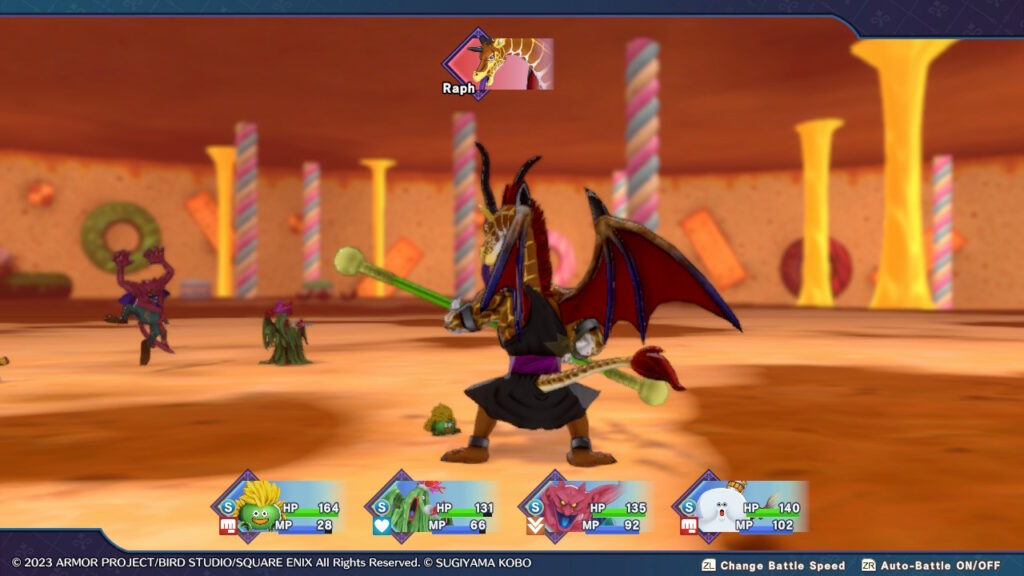Select the yellow-haired green slime party portrait

tap(259, 507)
